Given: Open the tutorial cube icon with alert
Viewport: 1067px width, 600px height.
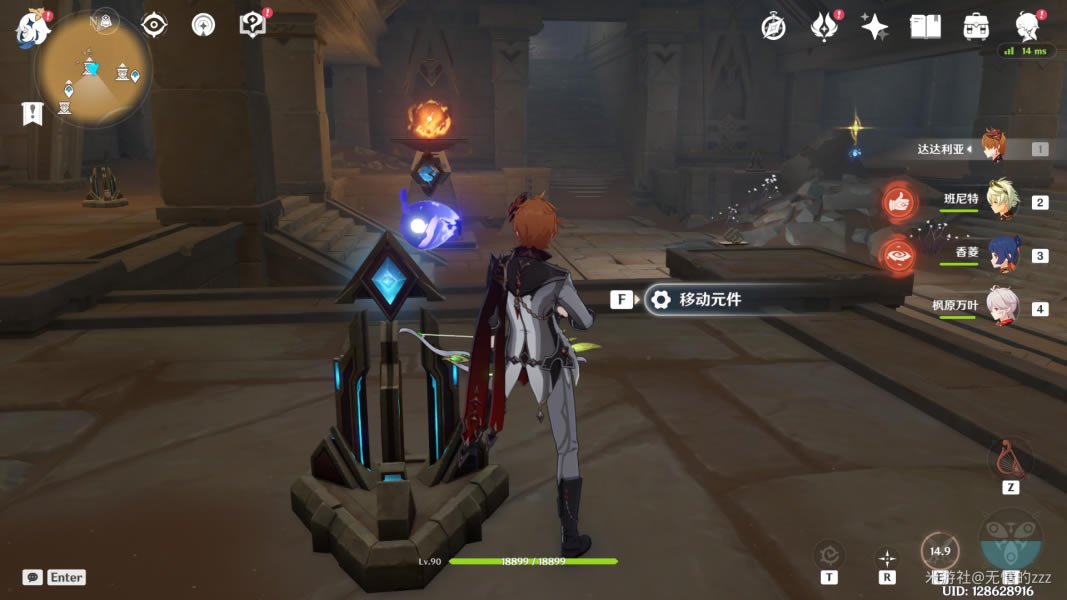Looking at the screenshot, I should tap(253, 25).
